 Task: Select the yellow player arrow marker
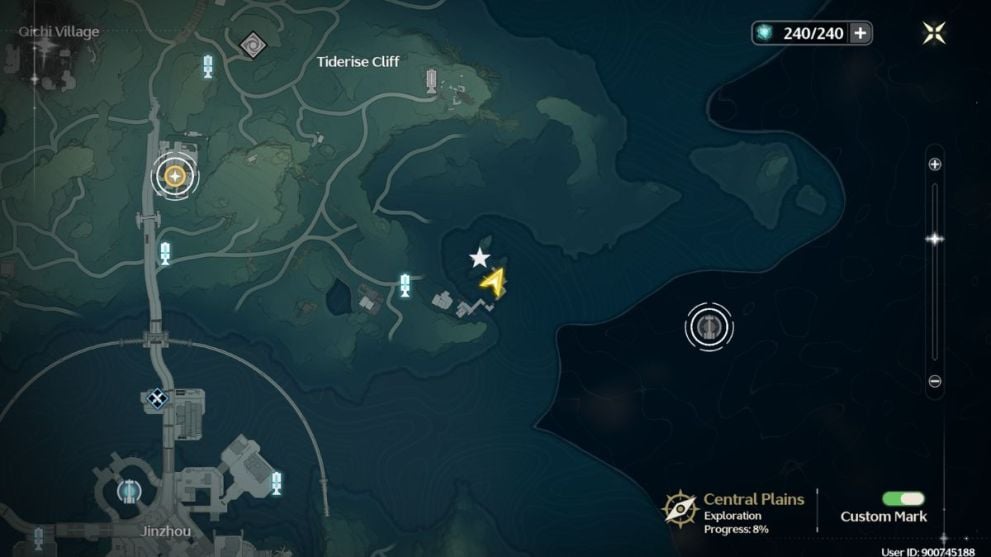click(x=493, y=283)
